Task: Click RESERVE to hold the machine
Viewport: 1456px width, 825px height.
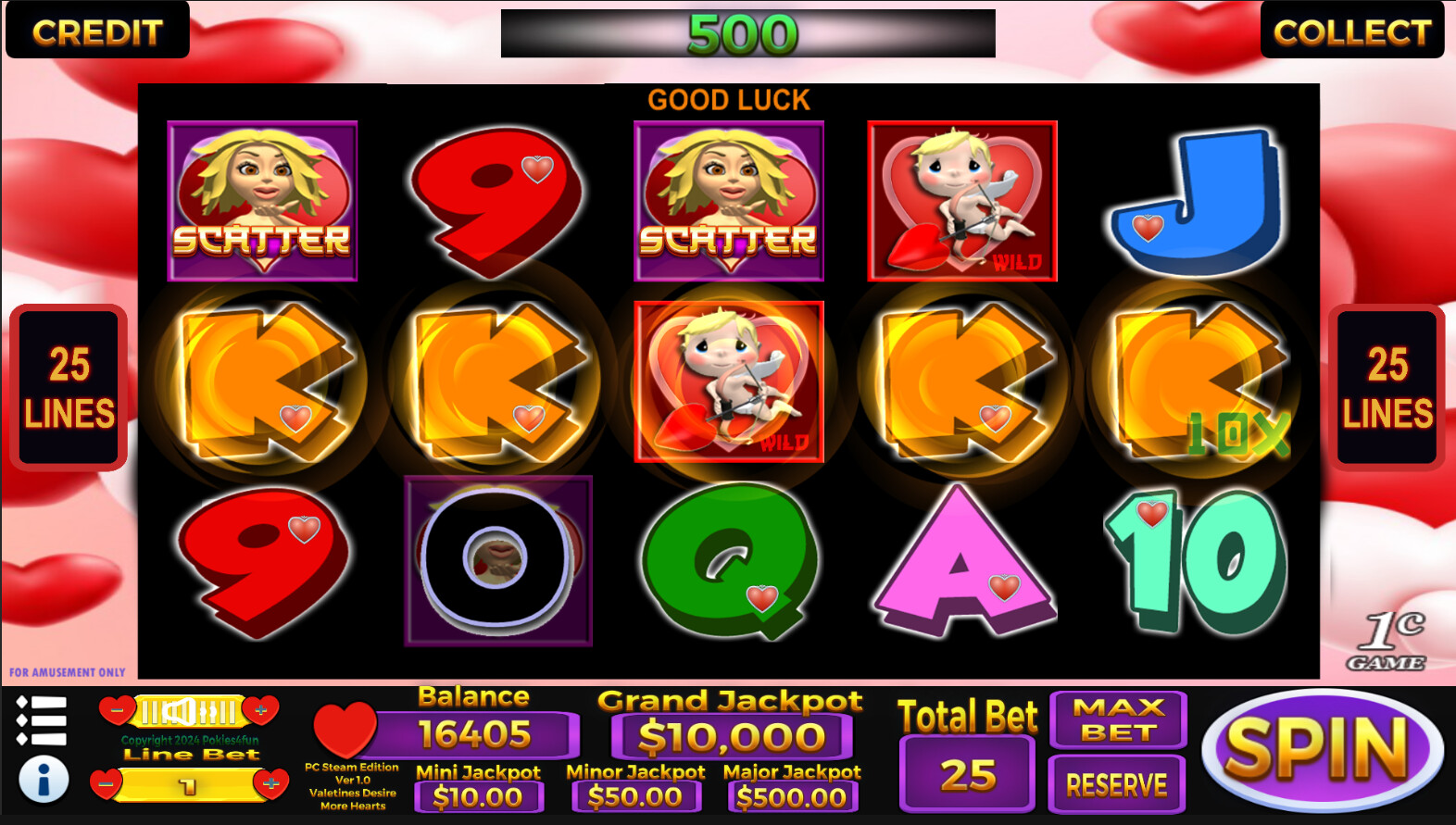Action: tap(1117, 784)
